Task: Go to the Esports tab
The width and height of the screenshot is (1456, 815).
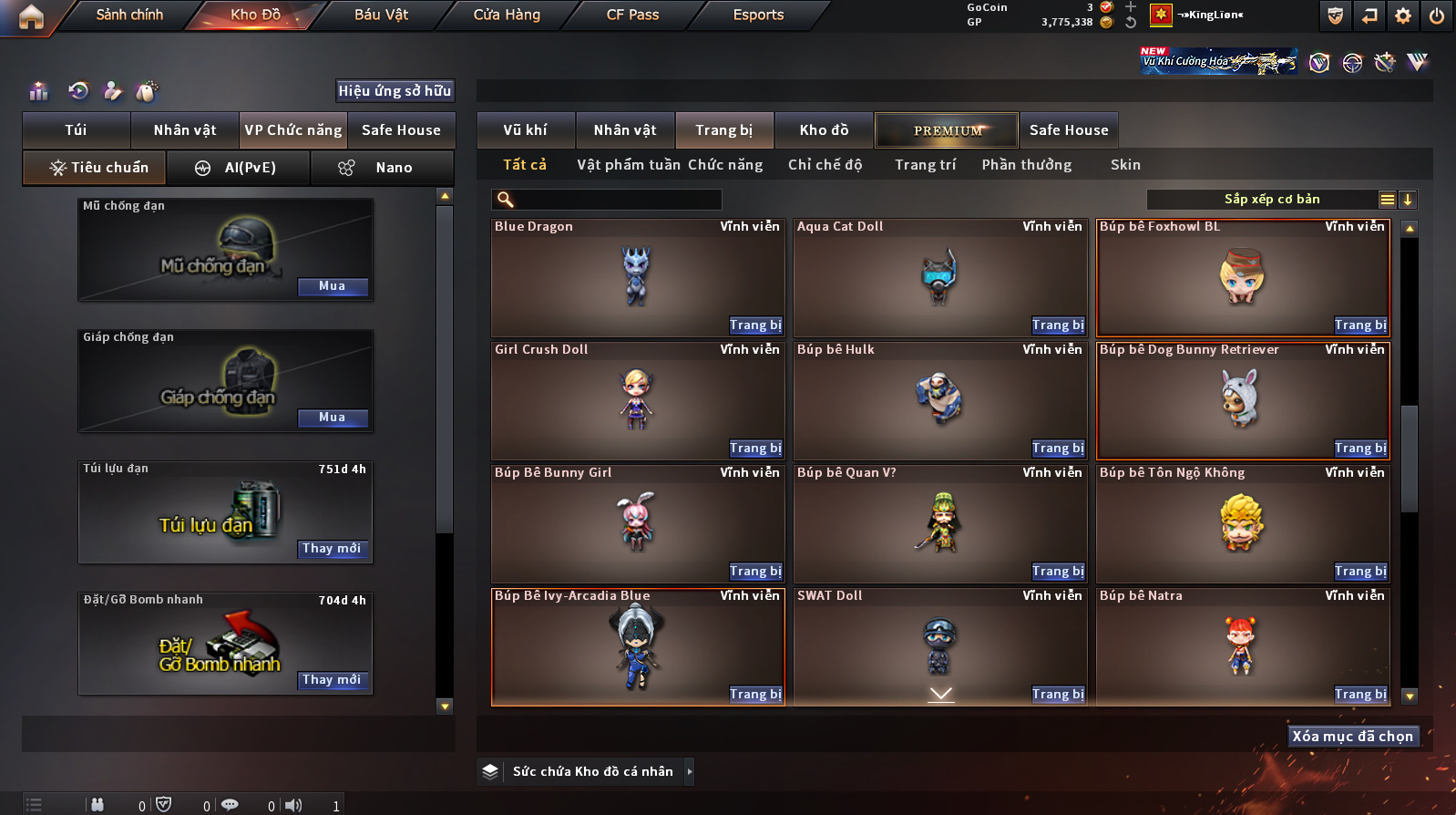Action: [x=758, y=15]
